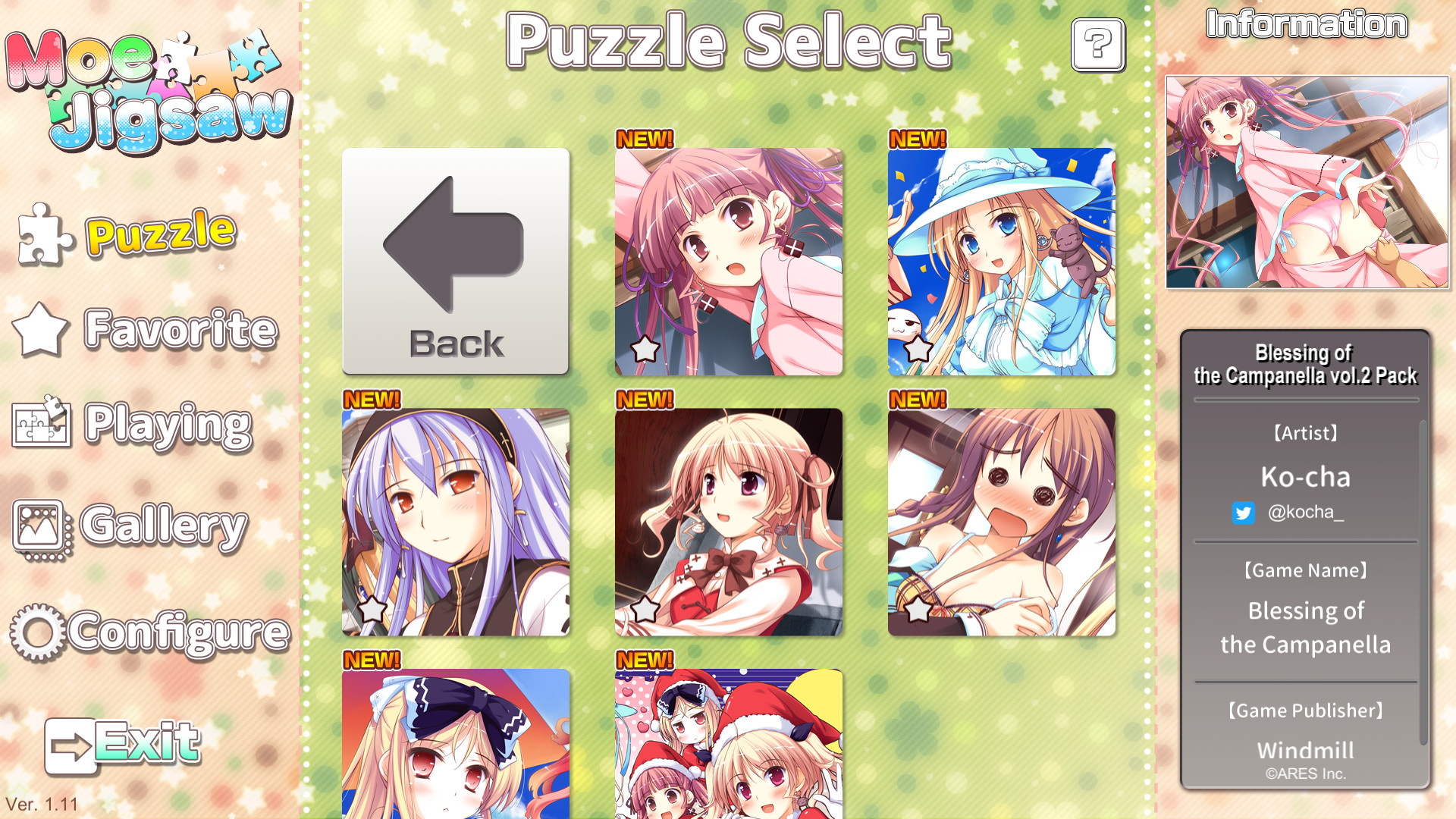This screenshot has height=819, width=1456.
Task: Toggle favorite star on the blue-hat girl puzzle
Action: point(919,350)
